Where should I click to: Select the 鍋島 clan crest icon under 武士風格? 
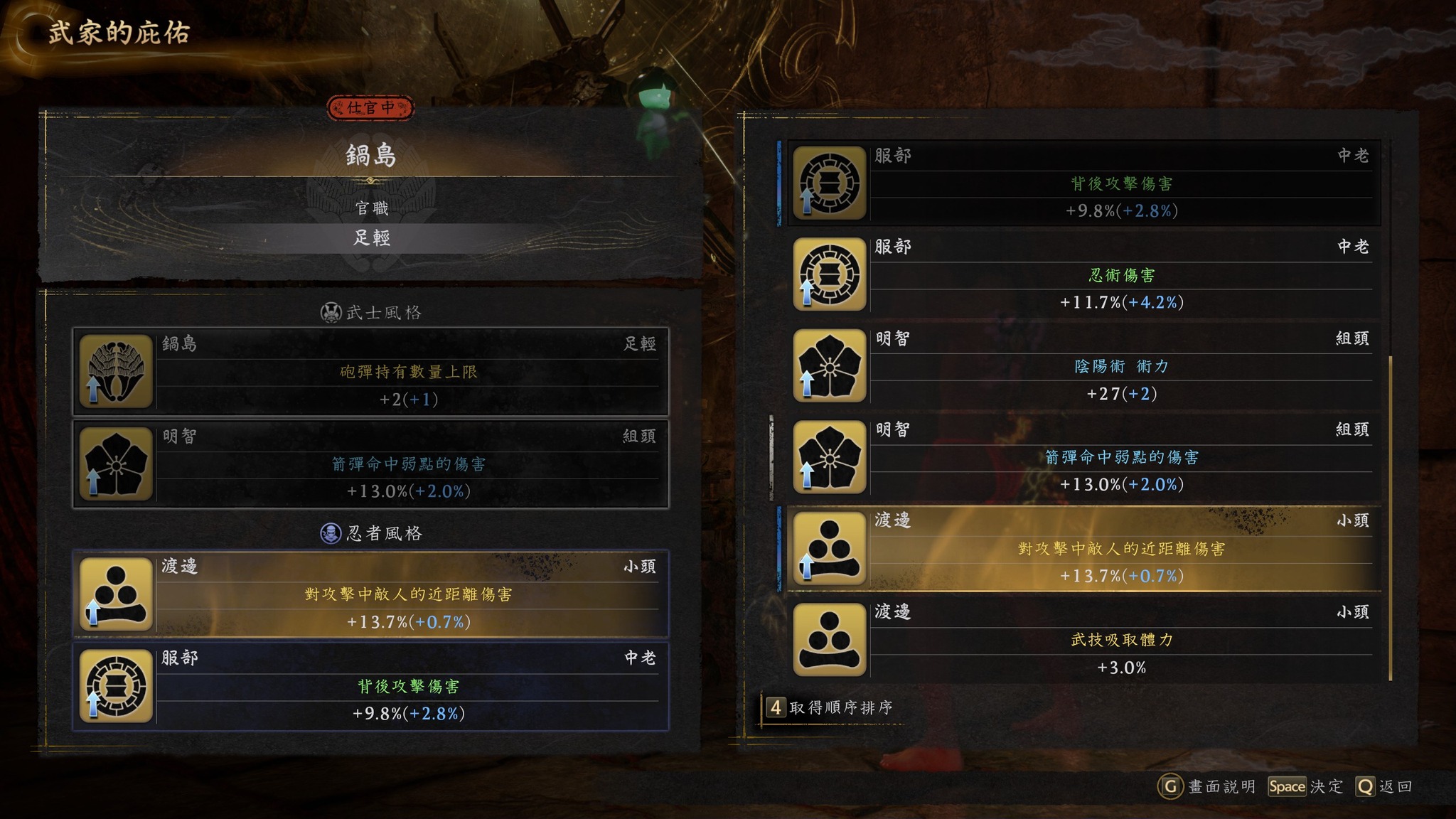[x=115, y=370]
